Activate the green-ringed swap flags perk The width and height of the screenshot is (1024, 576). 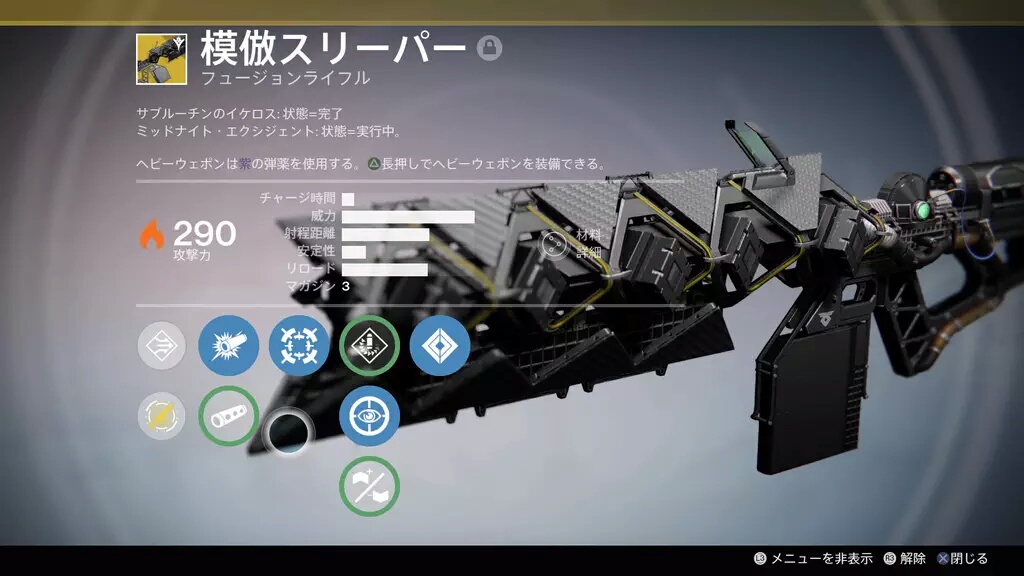(369, 486)
